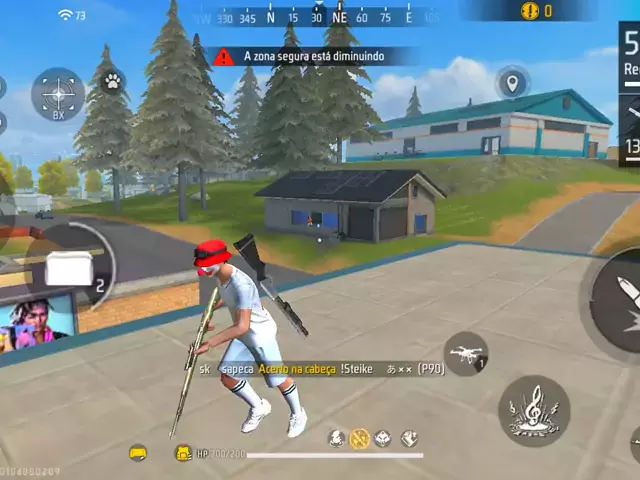This screenshot has height=480, width=640.
Task: Activate the treble clef music skill
Action: click(534, 410)
